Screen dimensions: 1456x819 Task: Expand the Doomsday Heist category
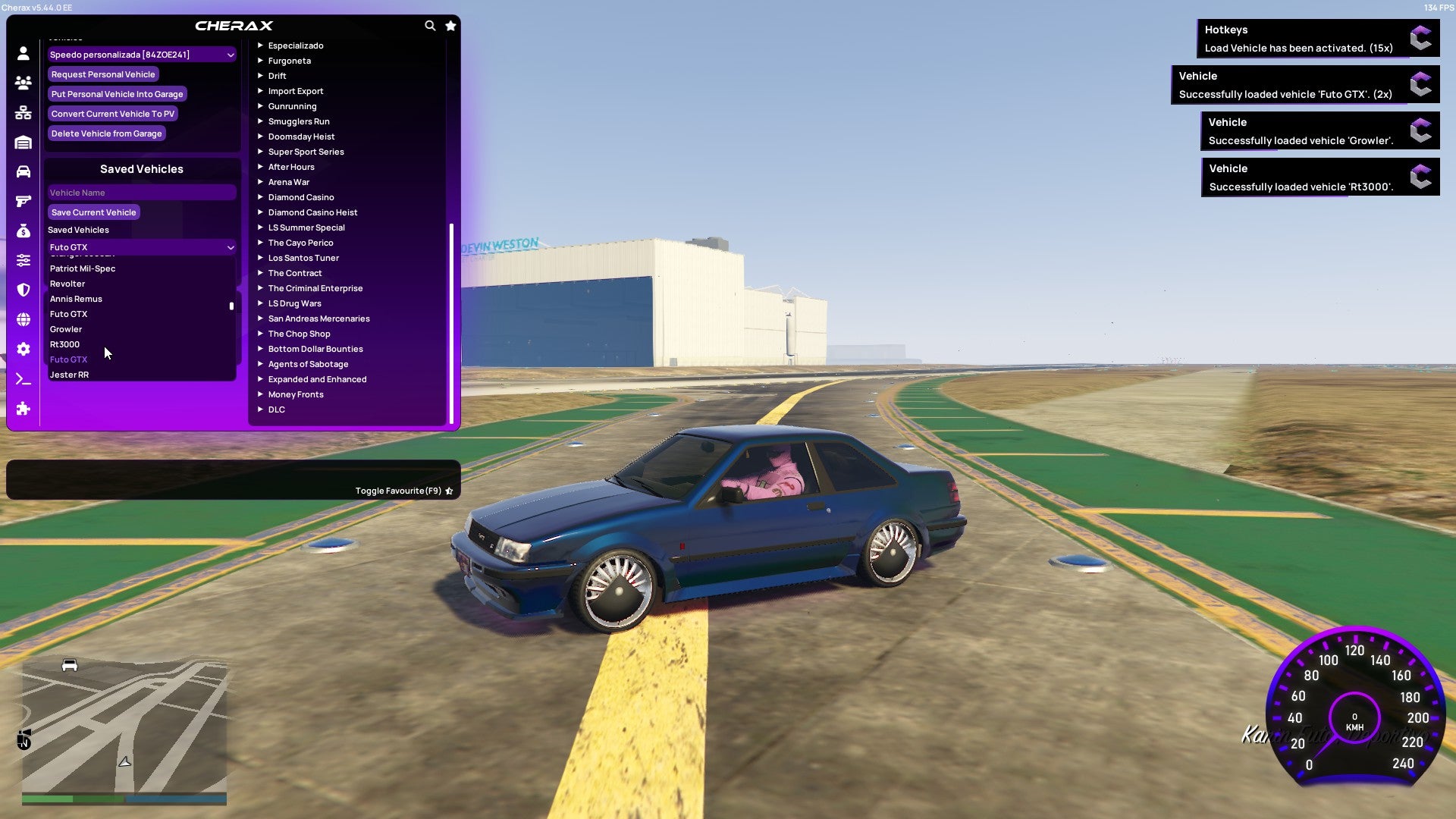300,136
